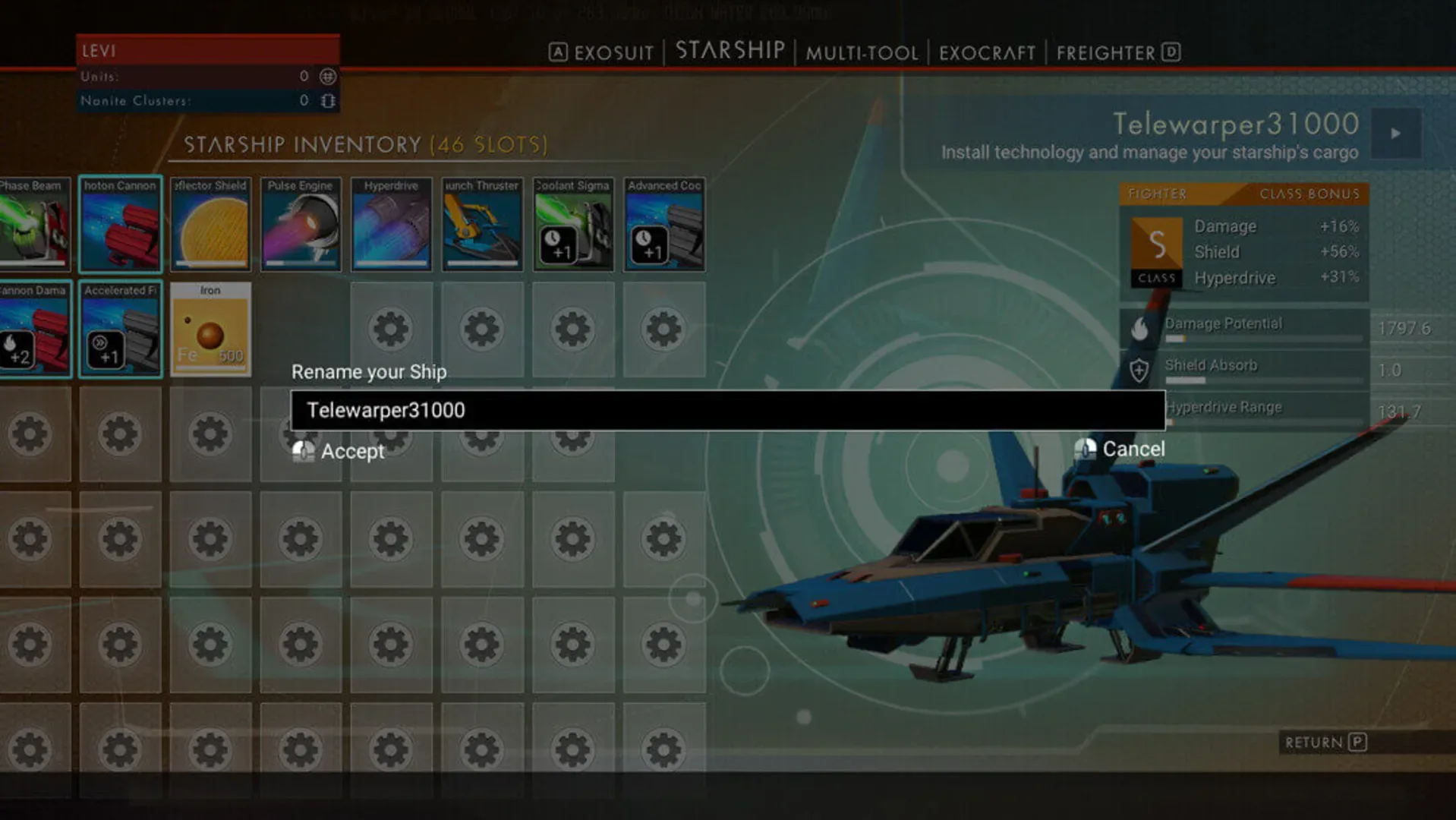Click the ship name input field

[725, 410]
